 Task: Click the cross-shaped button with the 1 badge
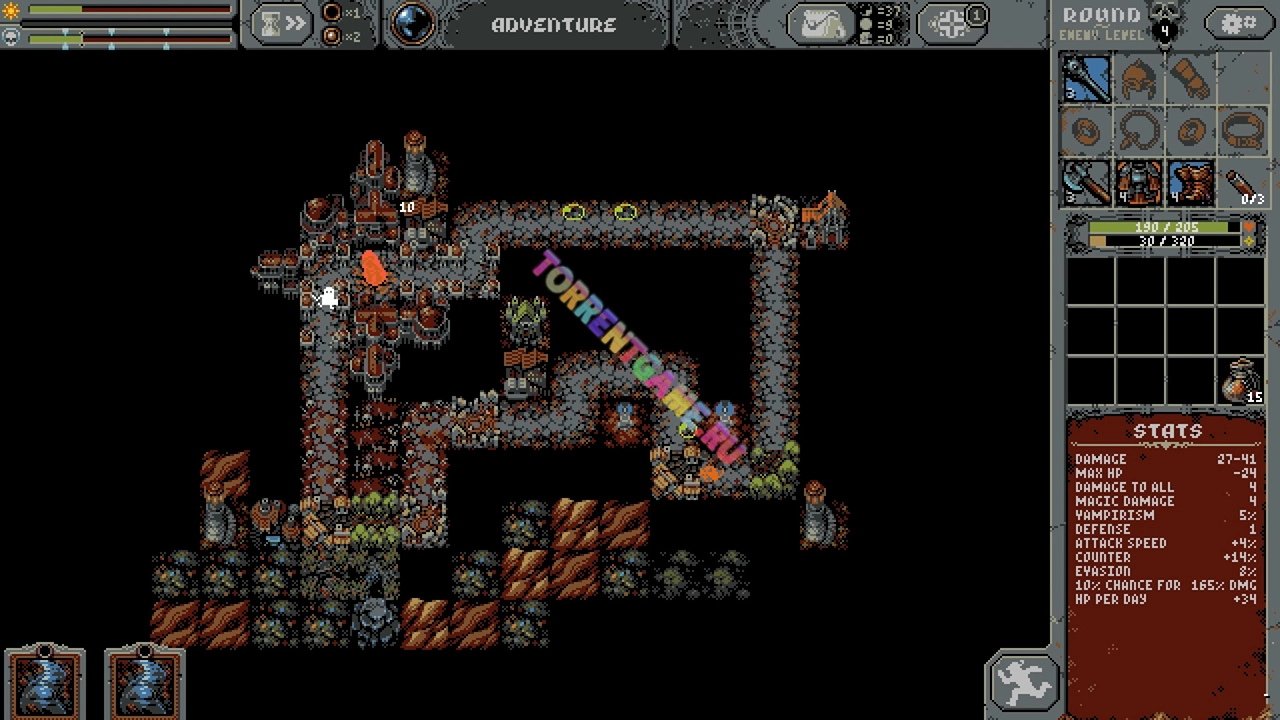click(x=953, y=24)
